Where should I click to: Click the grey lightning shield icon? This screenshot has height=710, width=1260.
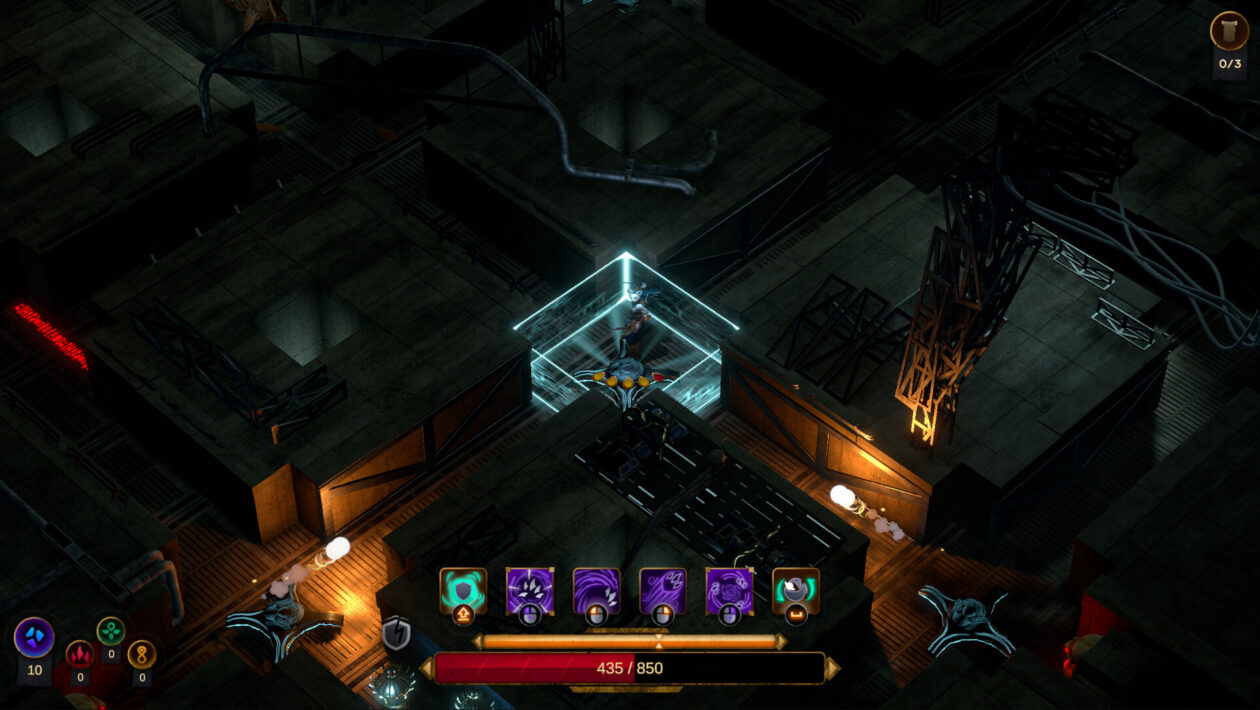[397, 633]
